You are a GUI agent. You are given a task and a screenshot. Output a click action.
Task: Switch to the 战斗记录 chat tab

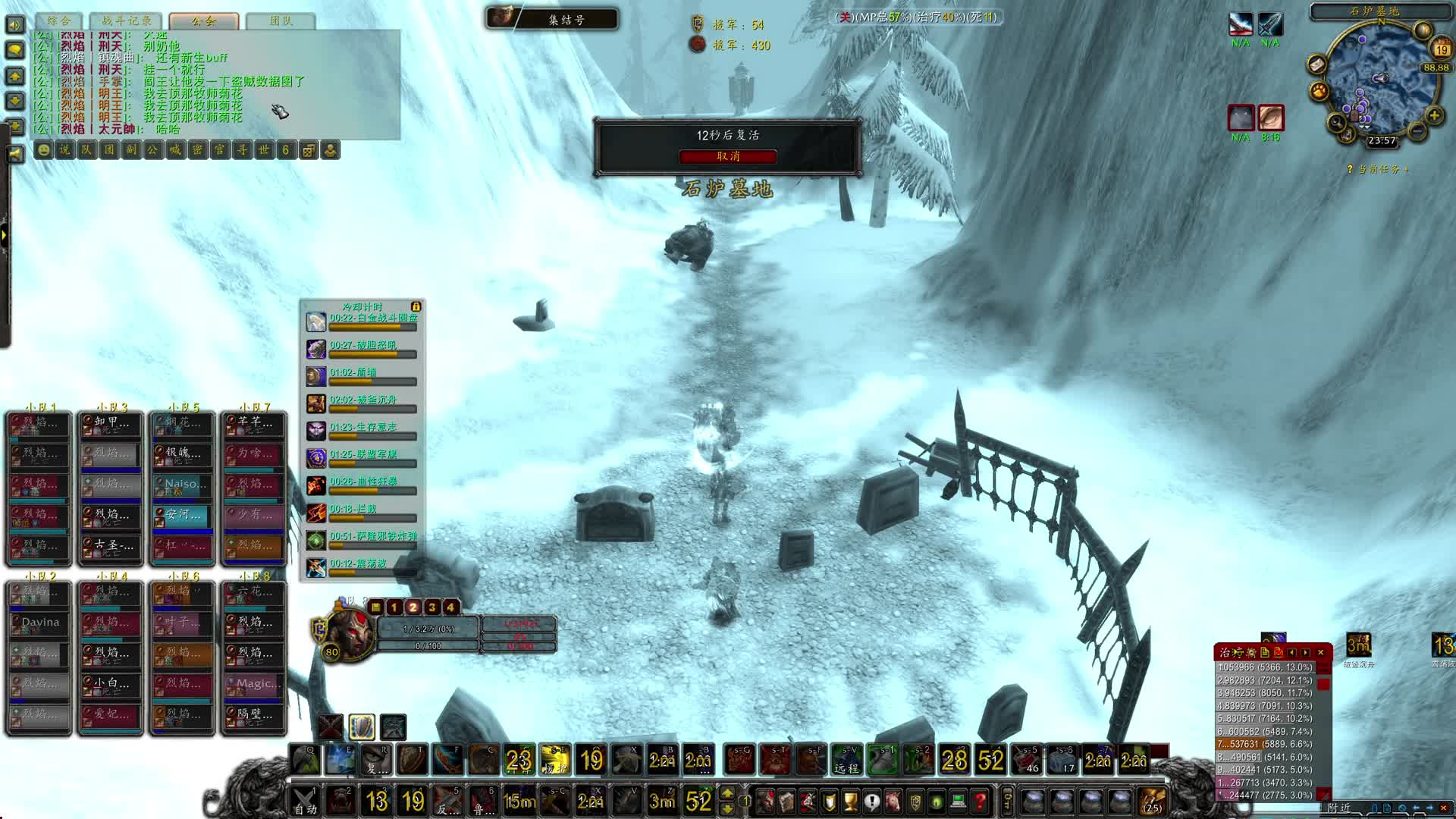[x=127, y=20]
